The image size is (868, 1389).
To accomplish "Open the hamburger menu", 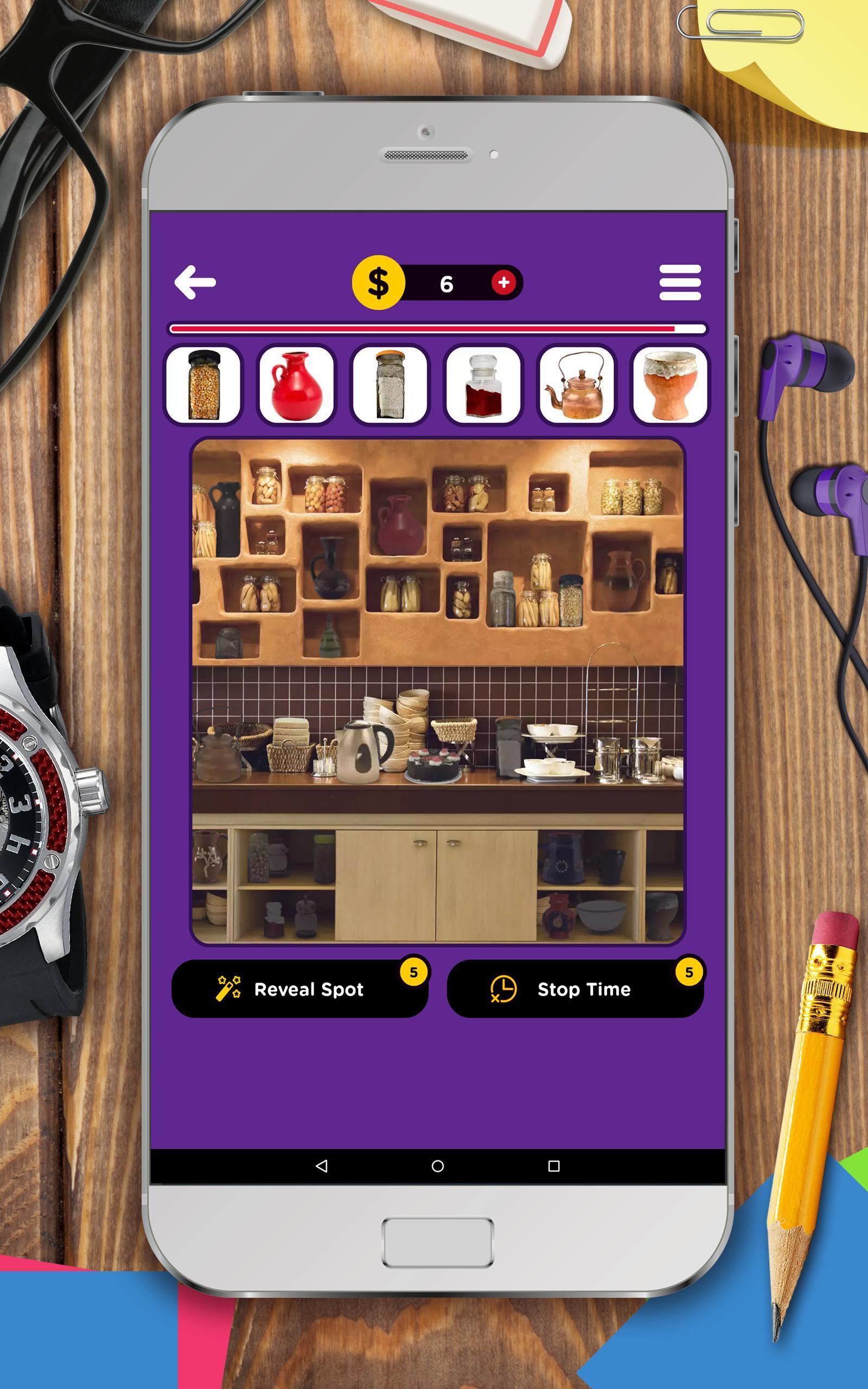I will (x=680, y=281).
